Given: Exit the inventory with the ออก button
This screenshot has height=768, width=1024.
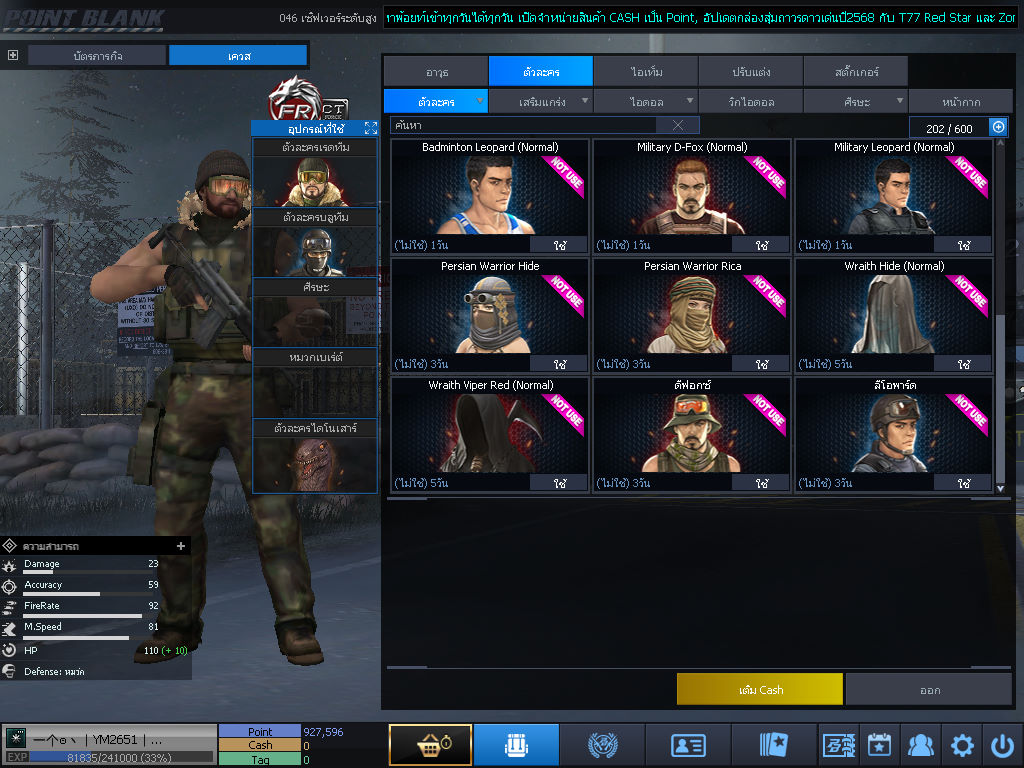Looking at the screenshot, I should [x=929, y=689].
